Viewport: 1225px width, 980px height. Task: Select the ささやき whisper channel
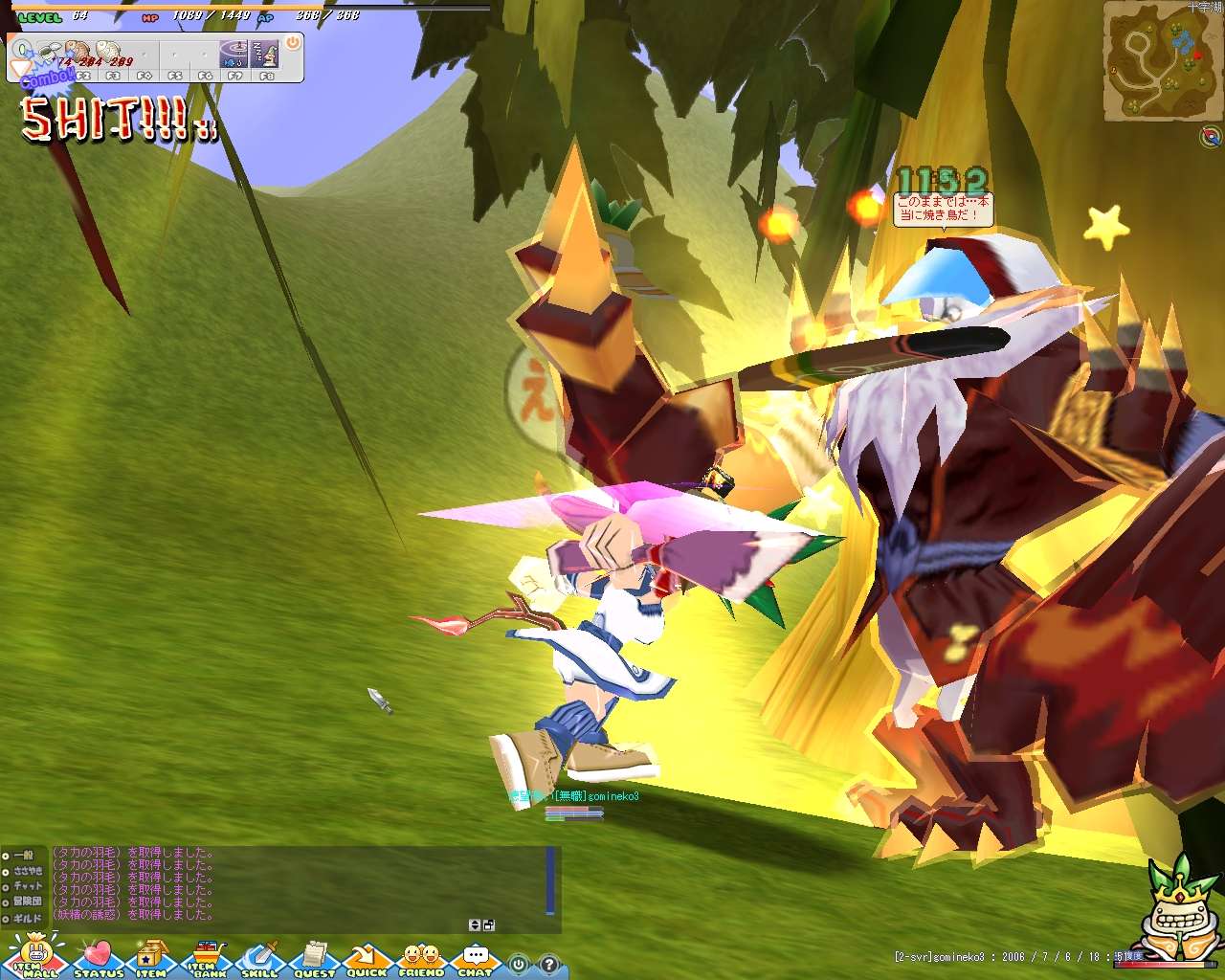click(22, 871)
